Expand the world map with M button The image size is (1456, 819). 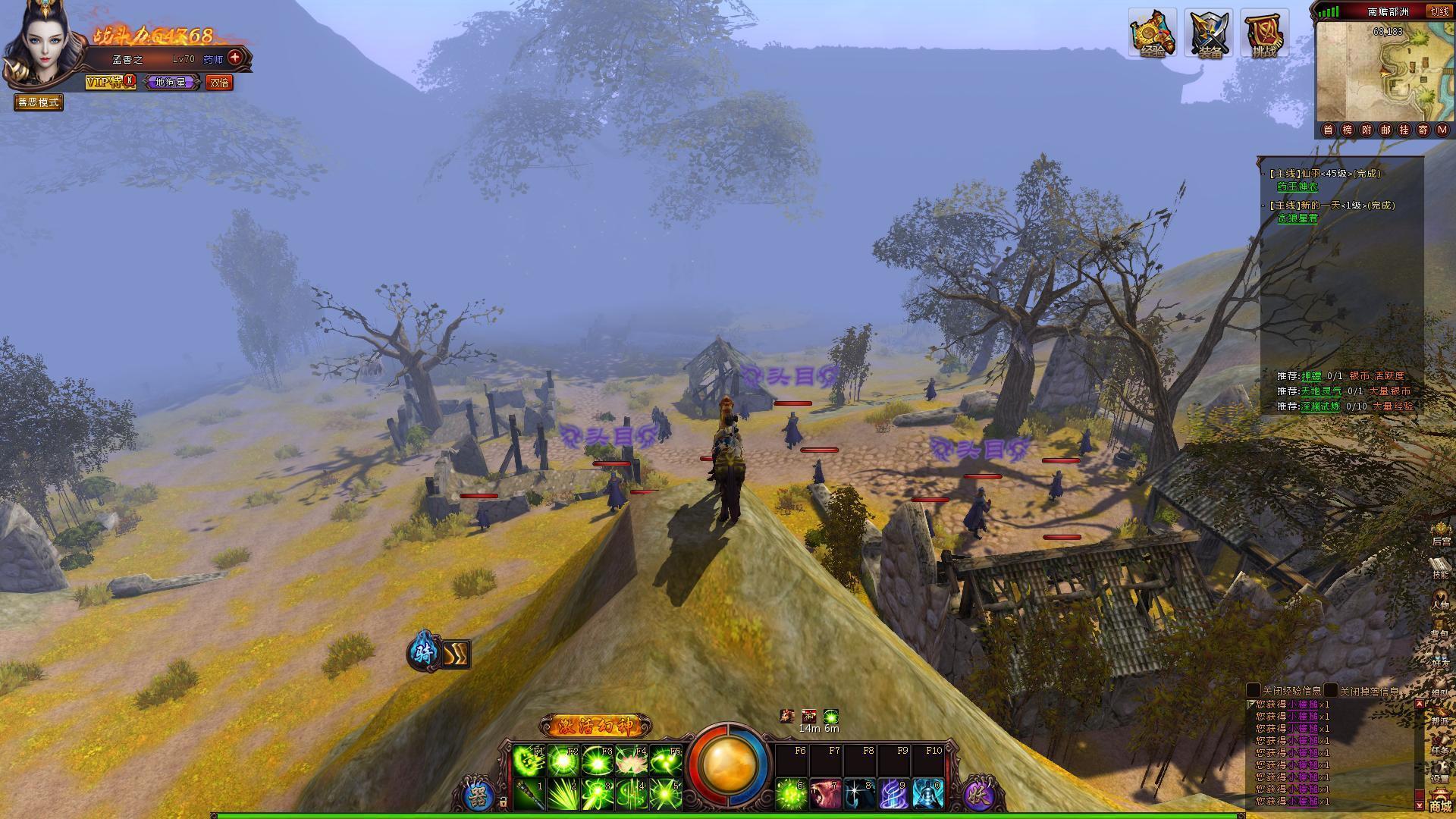pyautogui.click(x=1442, y=130)
